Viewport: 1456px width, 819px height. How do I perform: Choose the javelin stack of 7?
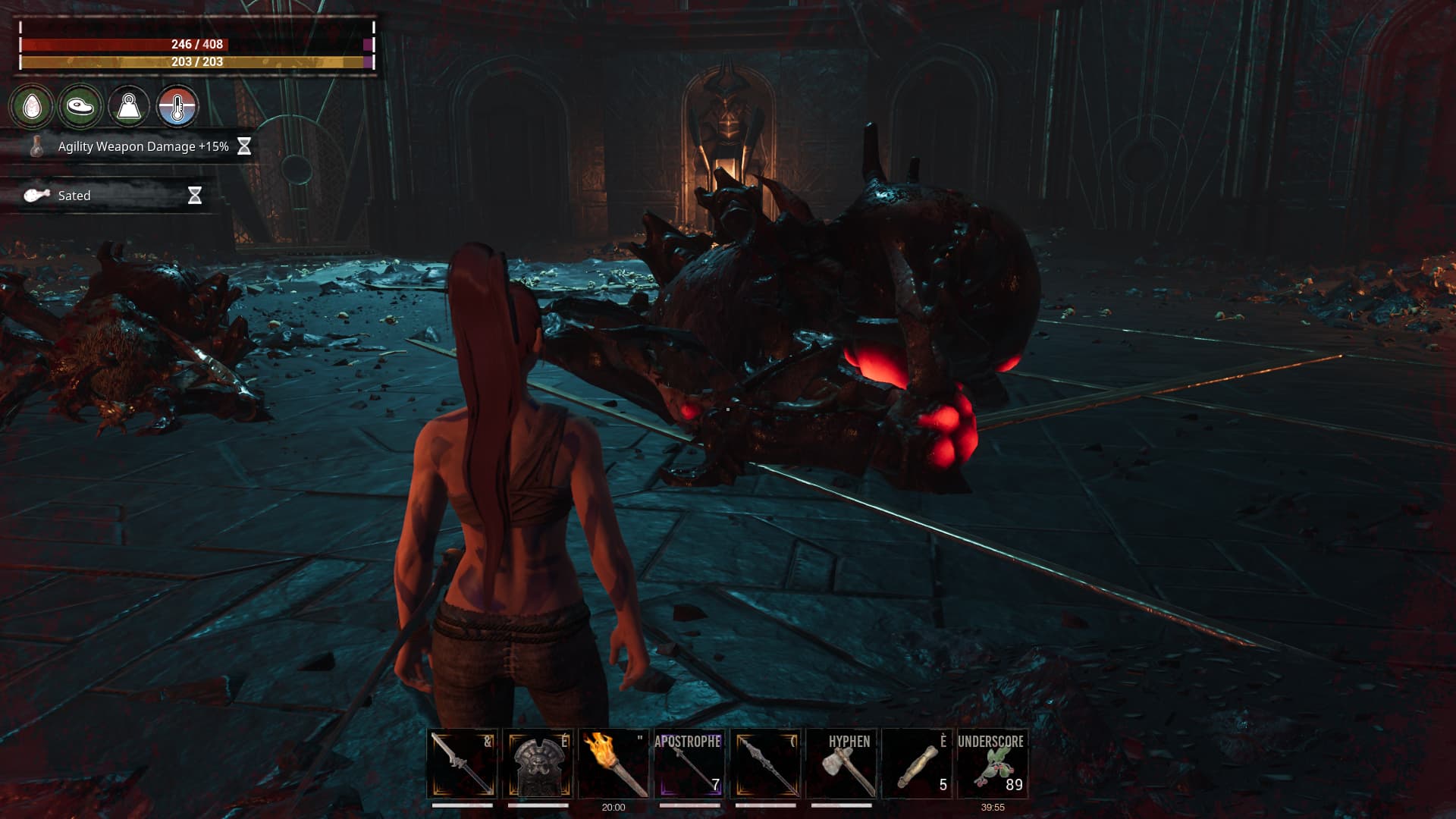tap(689, 764)
